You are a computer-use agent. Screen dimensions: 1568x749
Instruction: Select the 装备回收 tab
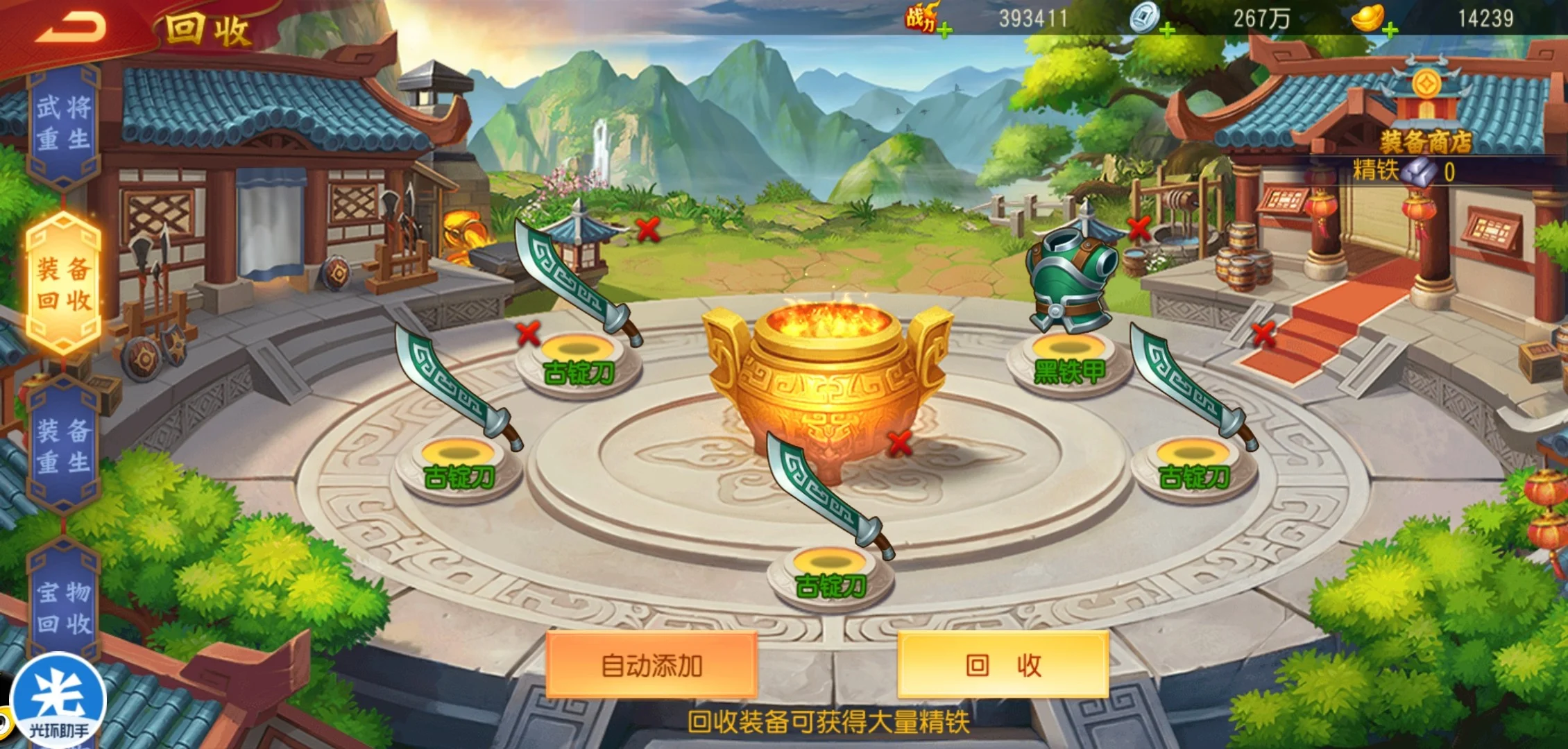click(x=64, y=284)
